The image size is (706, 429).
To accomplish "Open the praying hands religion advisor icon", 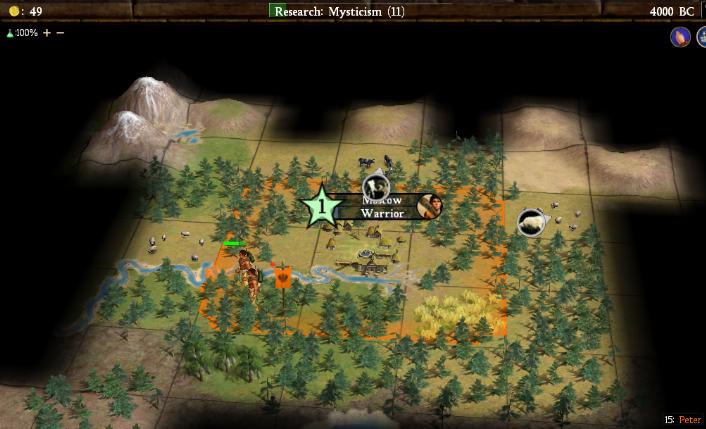I will click(680, 37).
